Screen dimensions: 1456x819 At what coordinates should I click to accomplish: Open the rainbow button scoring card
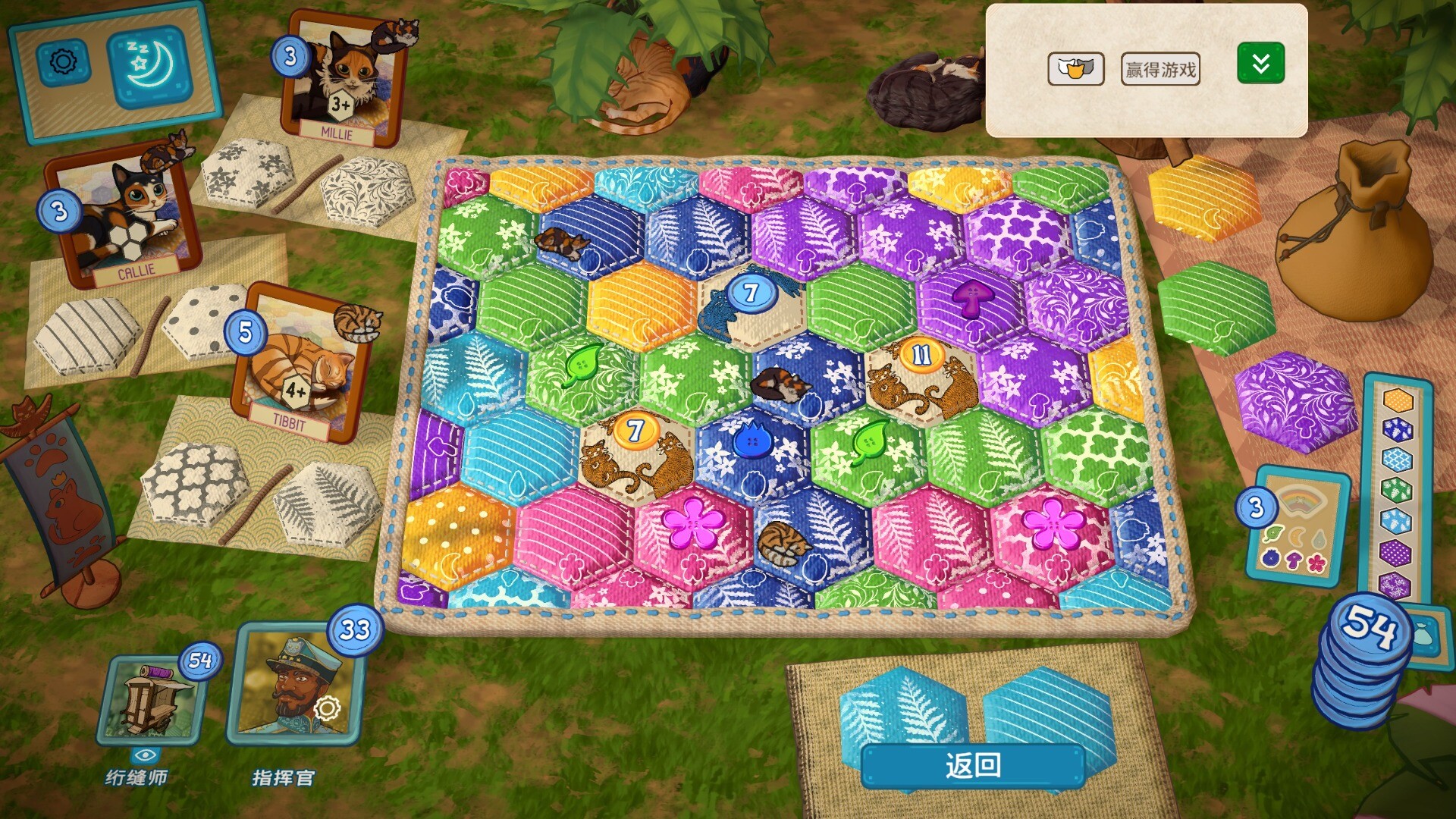(1298, 527)
